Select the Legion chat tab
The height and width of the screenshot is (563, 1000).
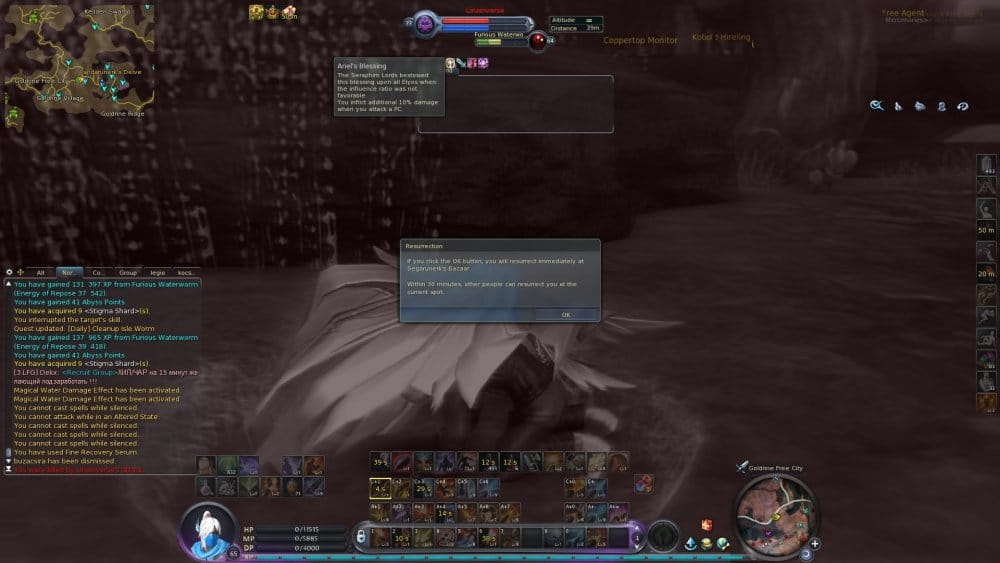click(157, 272)
